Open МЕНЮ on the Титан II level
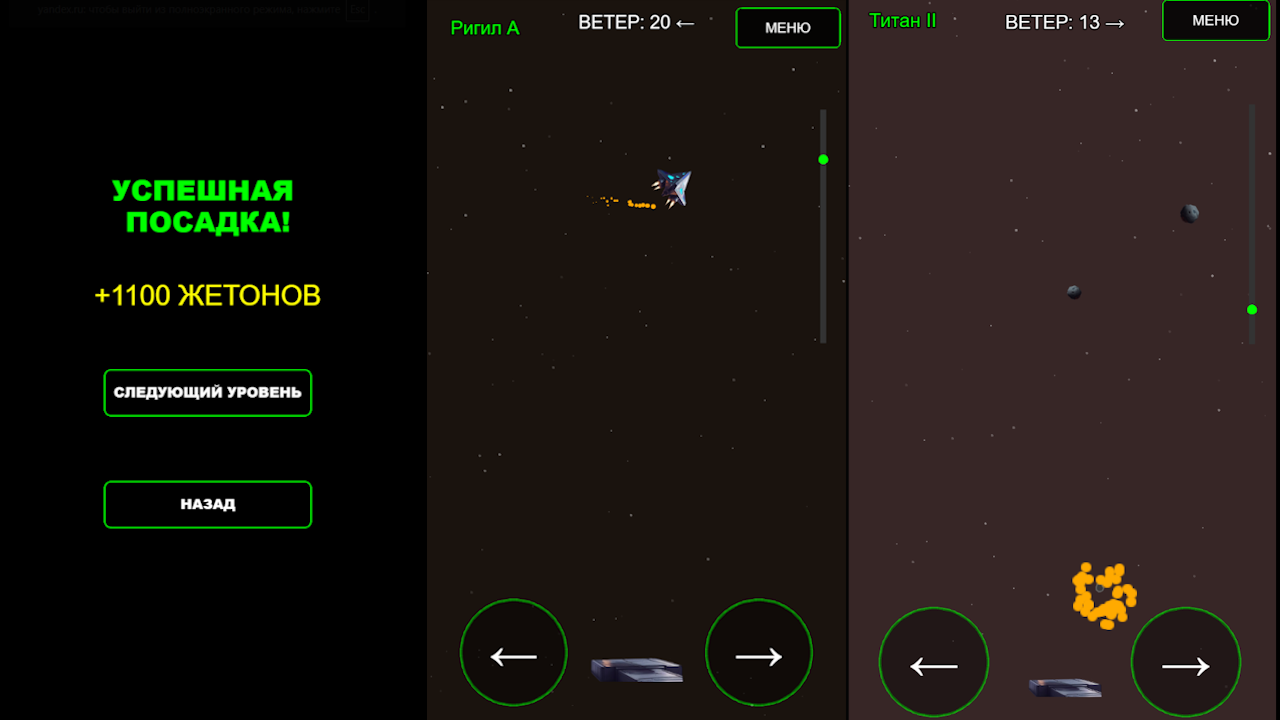This screenshot has width=1280, height=720. point(1215,20)
